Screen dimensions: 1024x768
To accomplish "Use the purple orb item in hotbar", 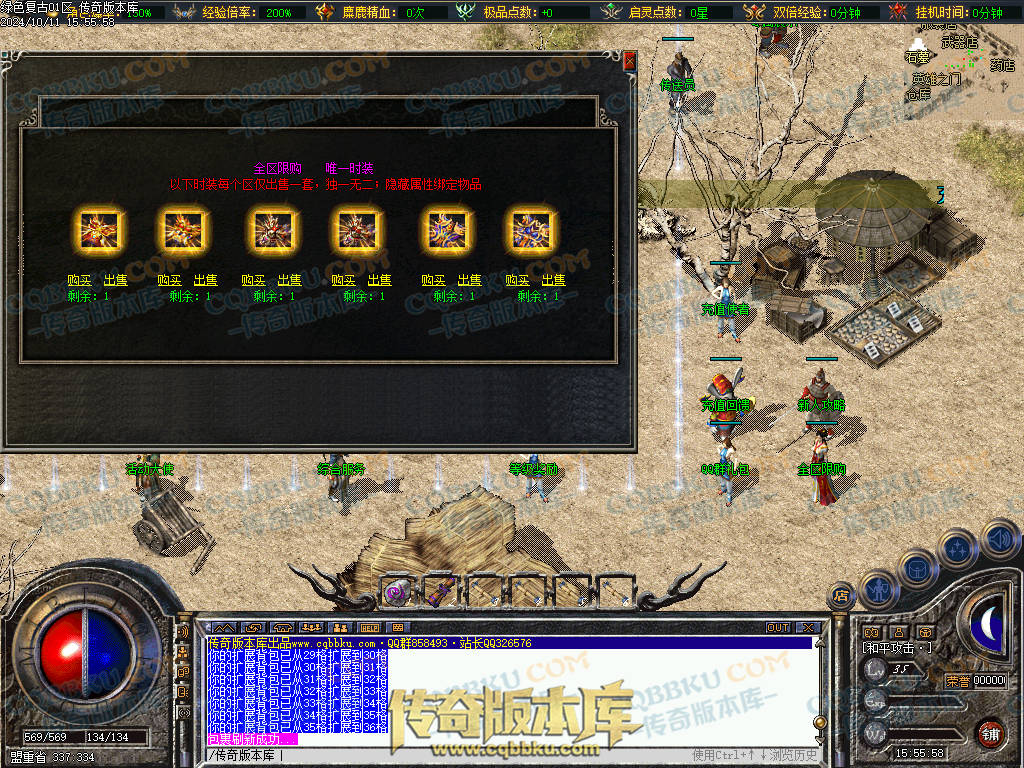I will [x=396, y=593].
